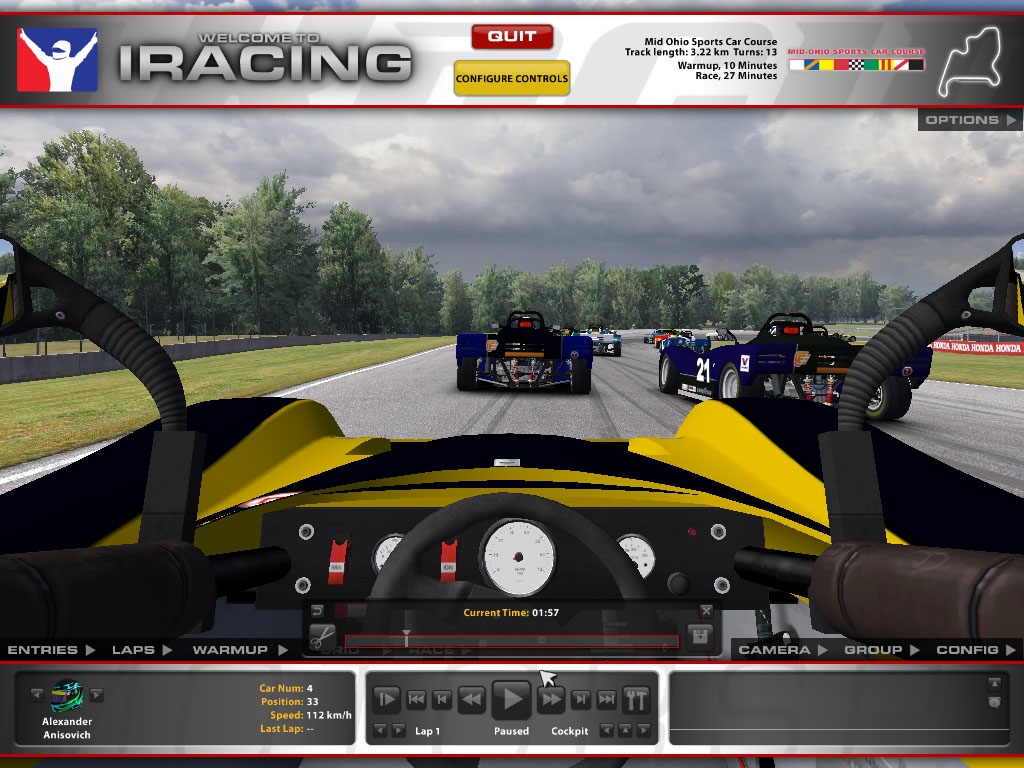The image size is (1024, 768).
Task: Open the Group menu
Action: click(881, 650)
